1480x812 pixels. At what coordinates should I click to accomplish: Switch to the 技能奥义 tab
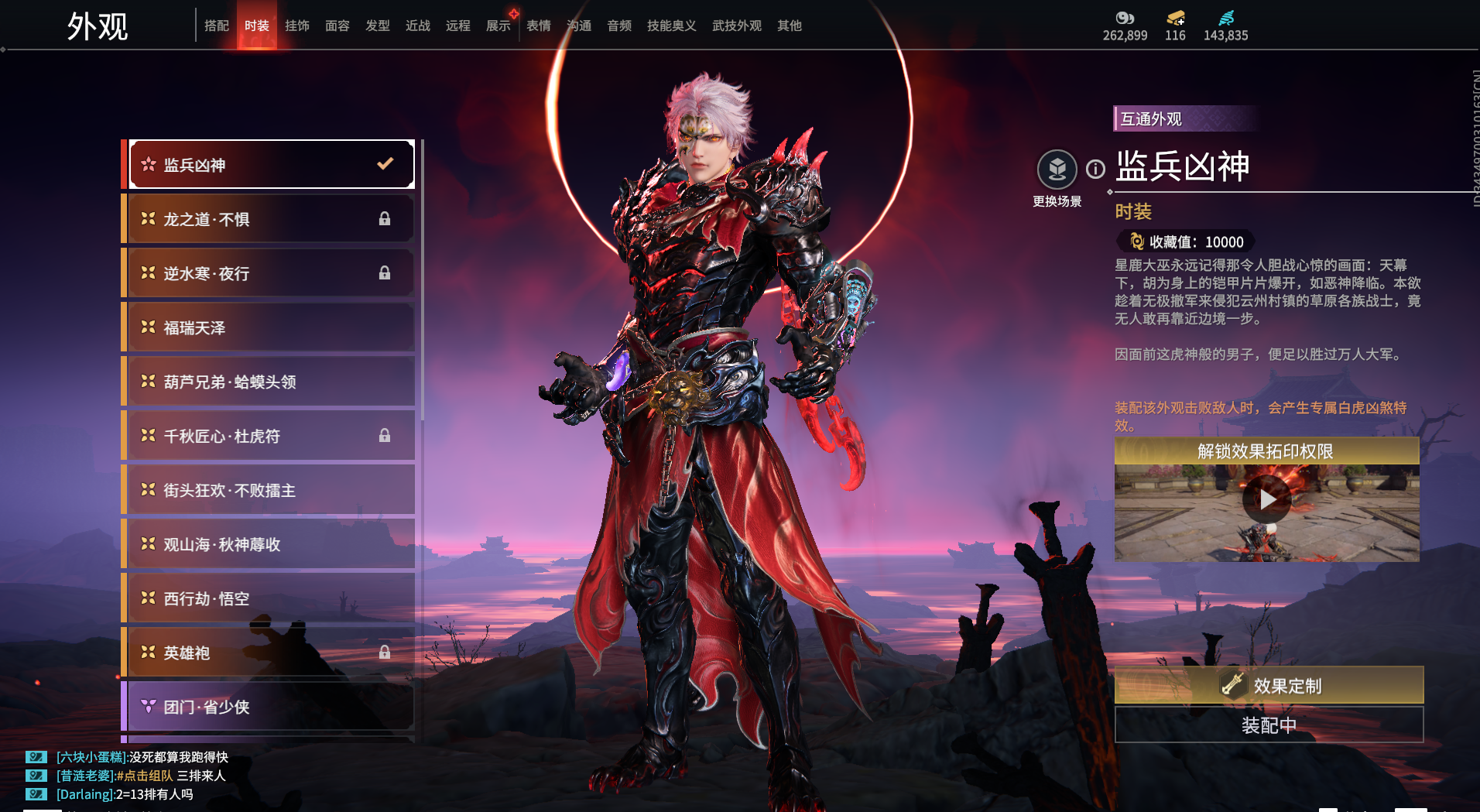point(672,26)
